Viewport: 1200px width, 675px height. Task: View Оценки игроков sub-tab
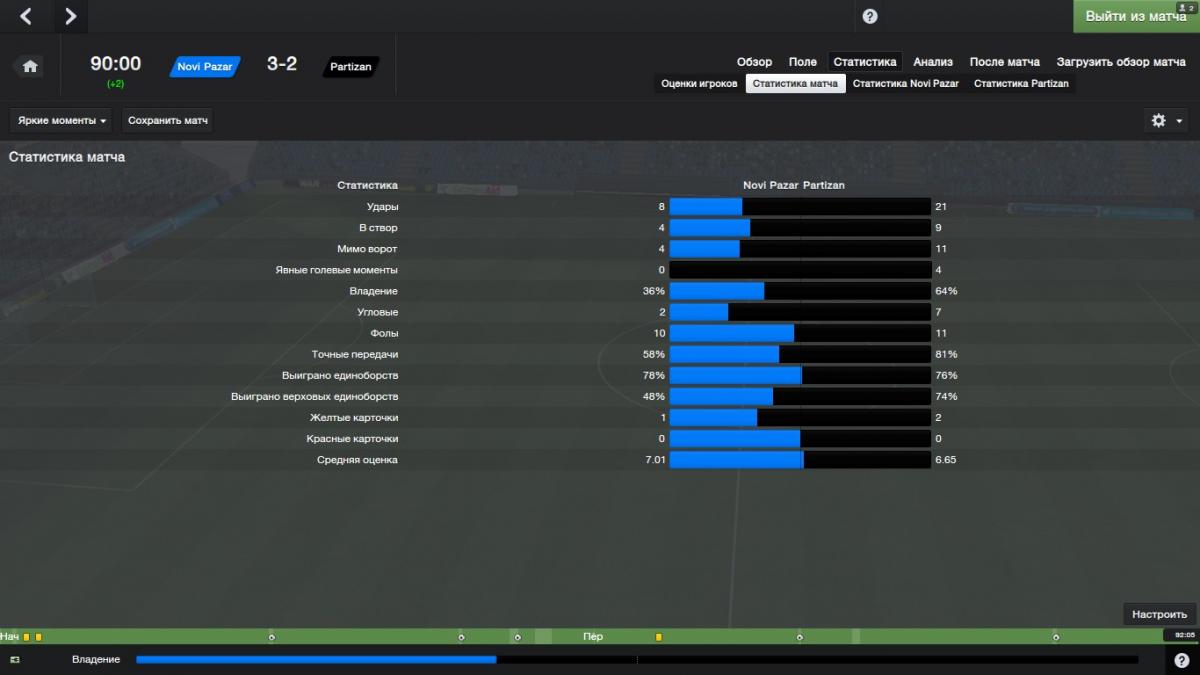[699, 84]
